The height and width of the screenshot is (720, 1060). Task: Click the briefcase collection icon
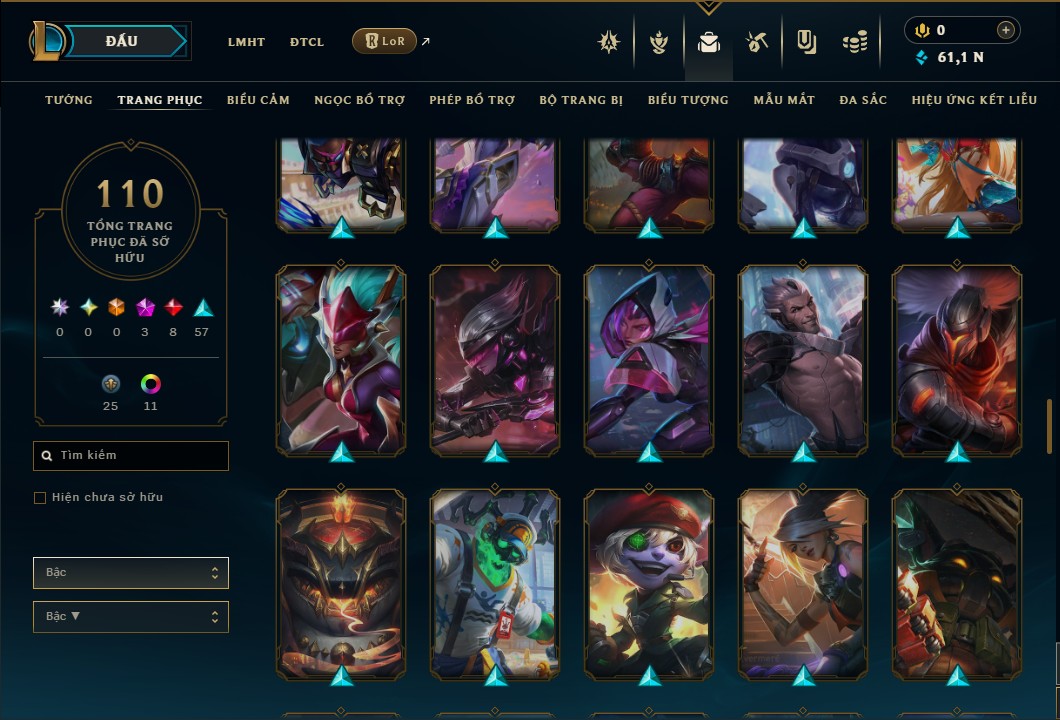tap(709, 42)
